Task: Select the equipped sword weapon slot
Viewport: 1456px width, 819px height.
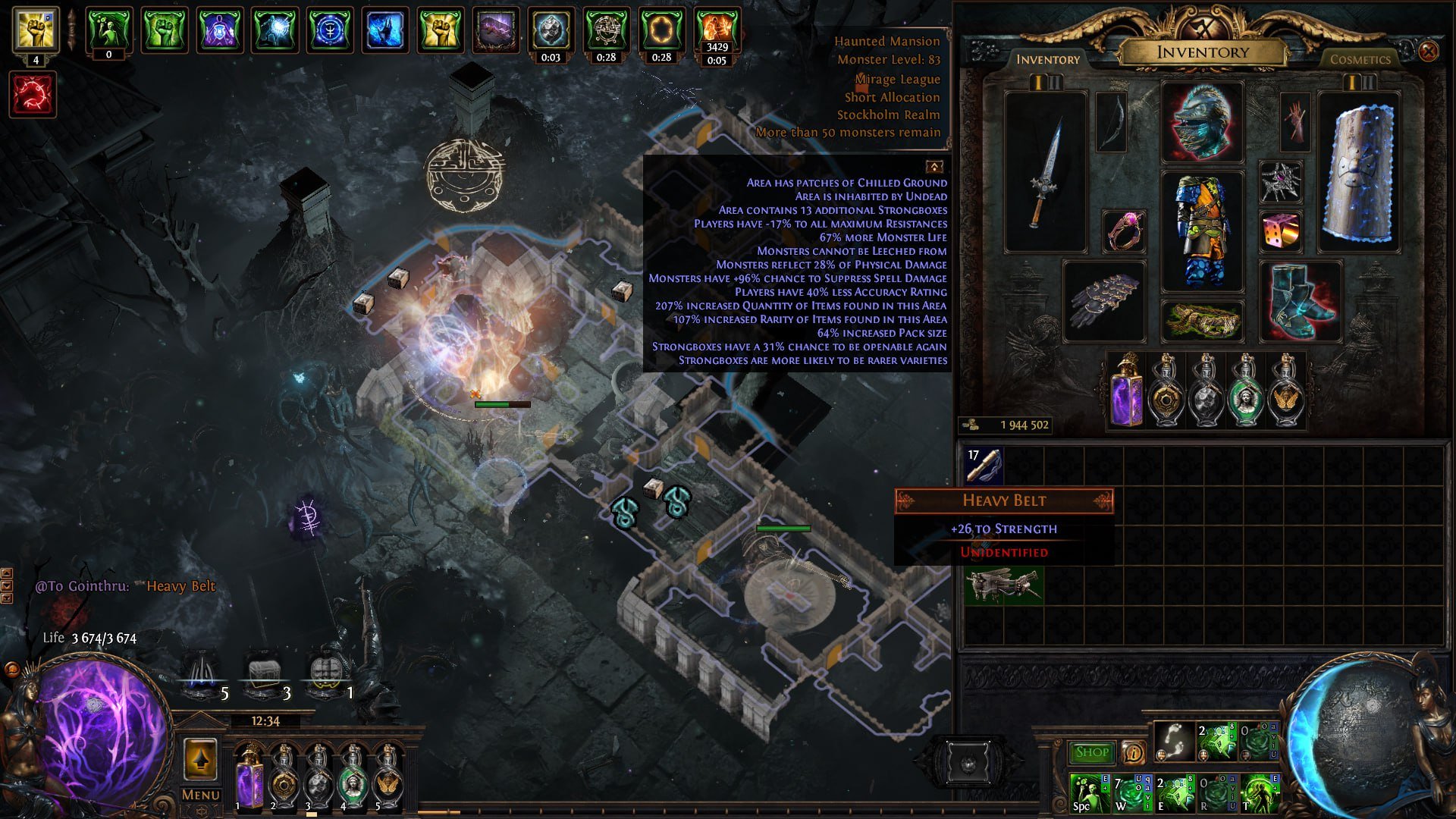Action: pos(1045,172)
